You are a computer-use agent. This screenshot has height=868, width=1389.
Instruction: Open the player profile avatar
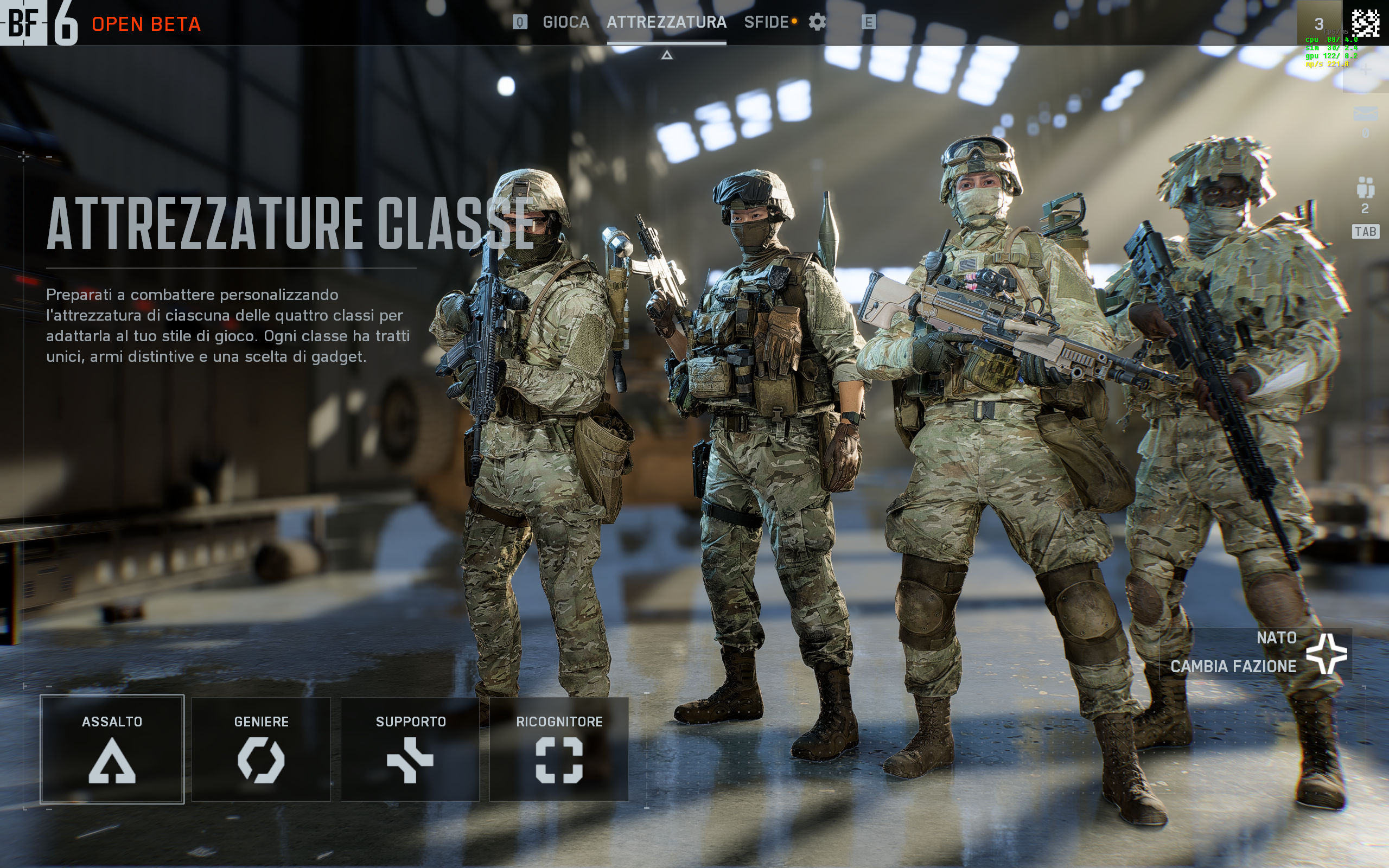coord(1366,23)
